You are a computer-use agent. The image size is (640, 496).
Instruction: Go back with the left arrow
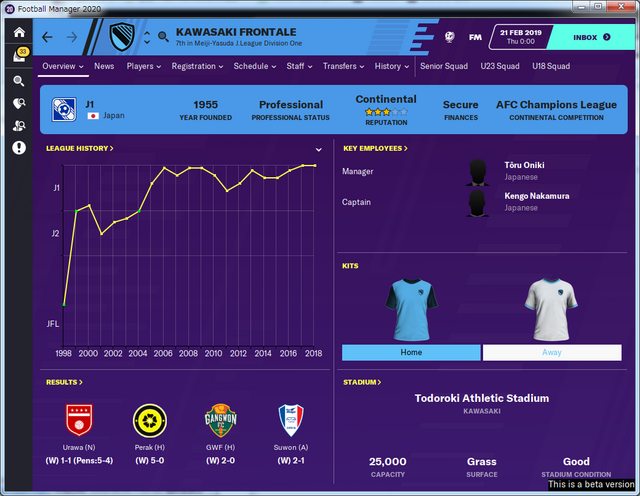coord(48,38)
